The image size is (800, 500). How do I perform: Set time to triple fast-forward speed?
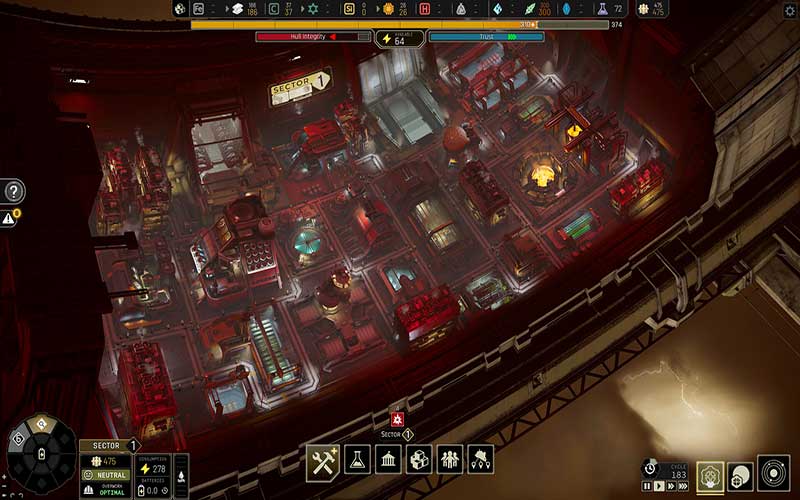(683, 487)
